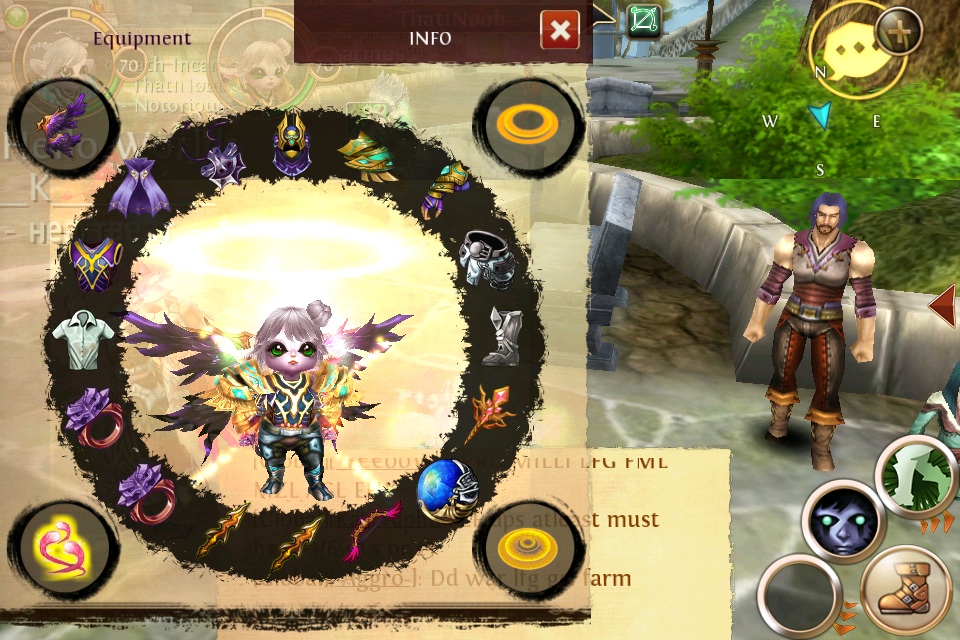
Task: Choose the silver belt equipment slot
Action: (488, 259)
